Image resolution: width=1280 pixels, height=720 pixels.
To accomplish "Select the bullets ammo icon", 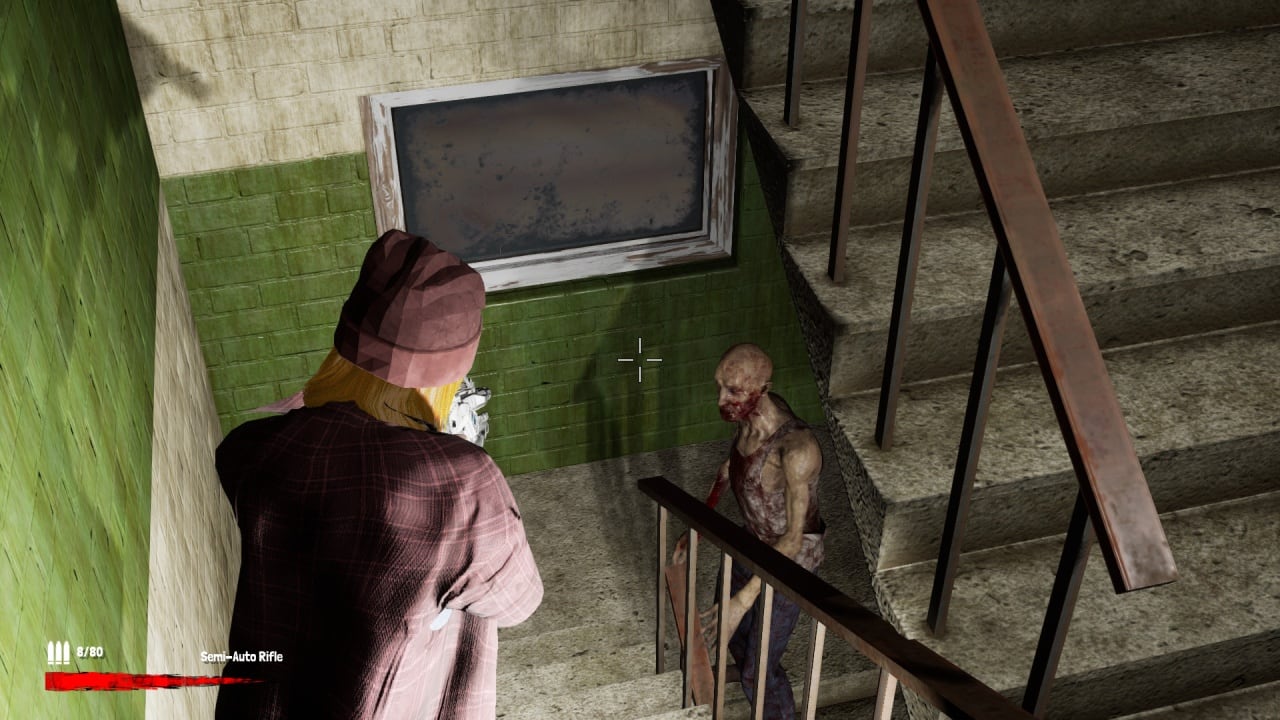I will tap(58, 653).
